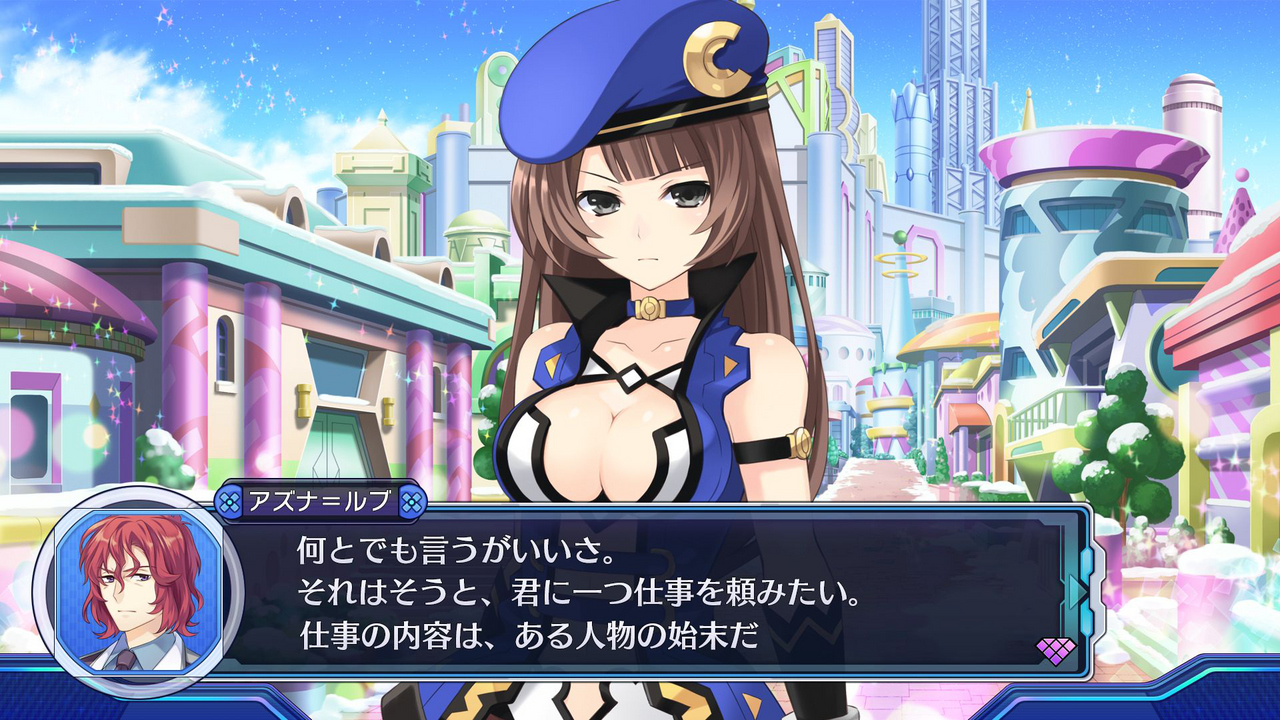1280x720 pixels.
Task: Click the red-haired speaker portrait
Action: pos(138,590)
